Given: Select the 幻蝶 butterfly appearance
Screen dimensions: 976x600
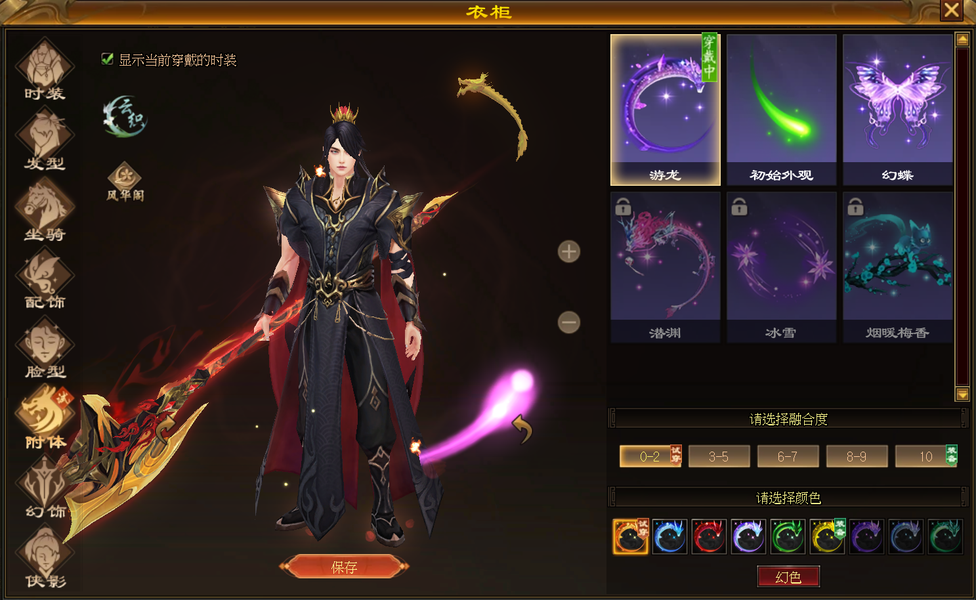Looking at the screenshot, I should (x=897, y=110).
